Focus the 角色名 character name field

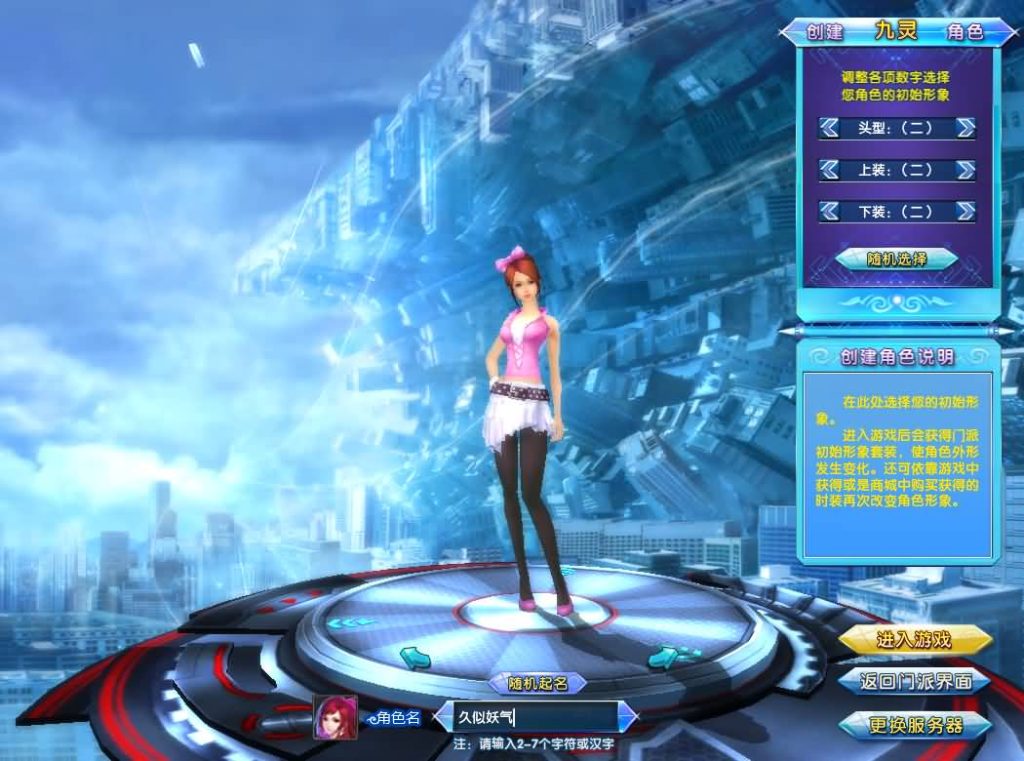point(535,717)
